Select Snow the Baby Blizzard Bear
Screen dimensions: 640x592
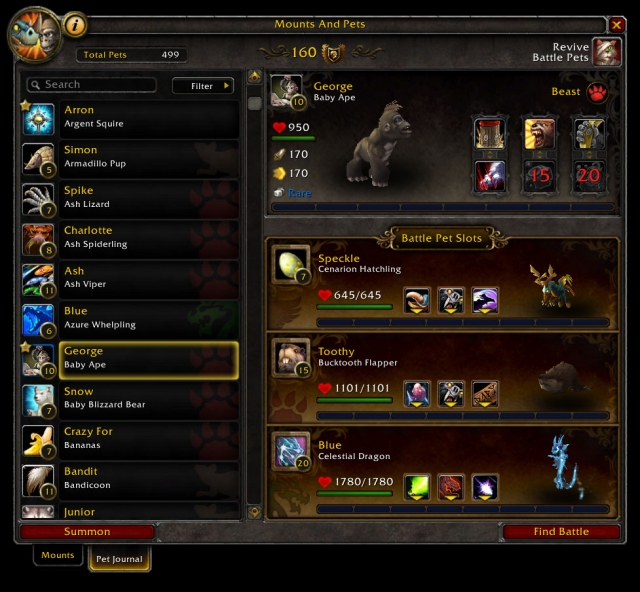tap(130, 399)
